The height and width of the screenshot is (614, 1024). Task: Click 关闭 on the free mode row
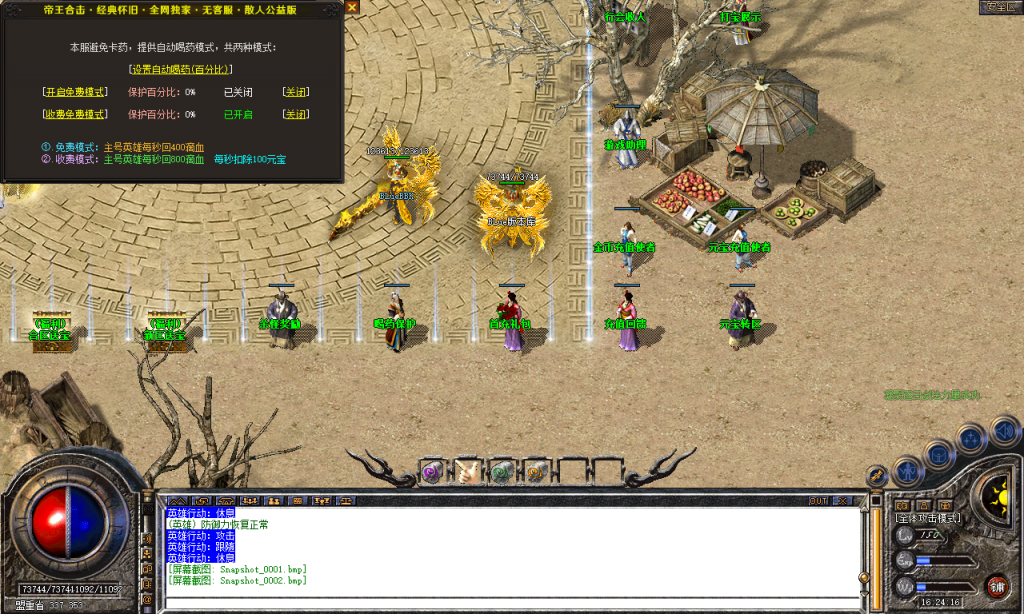(296, 92)
